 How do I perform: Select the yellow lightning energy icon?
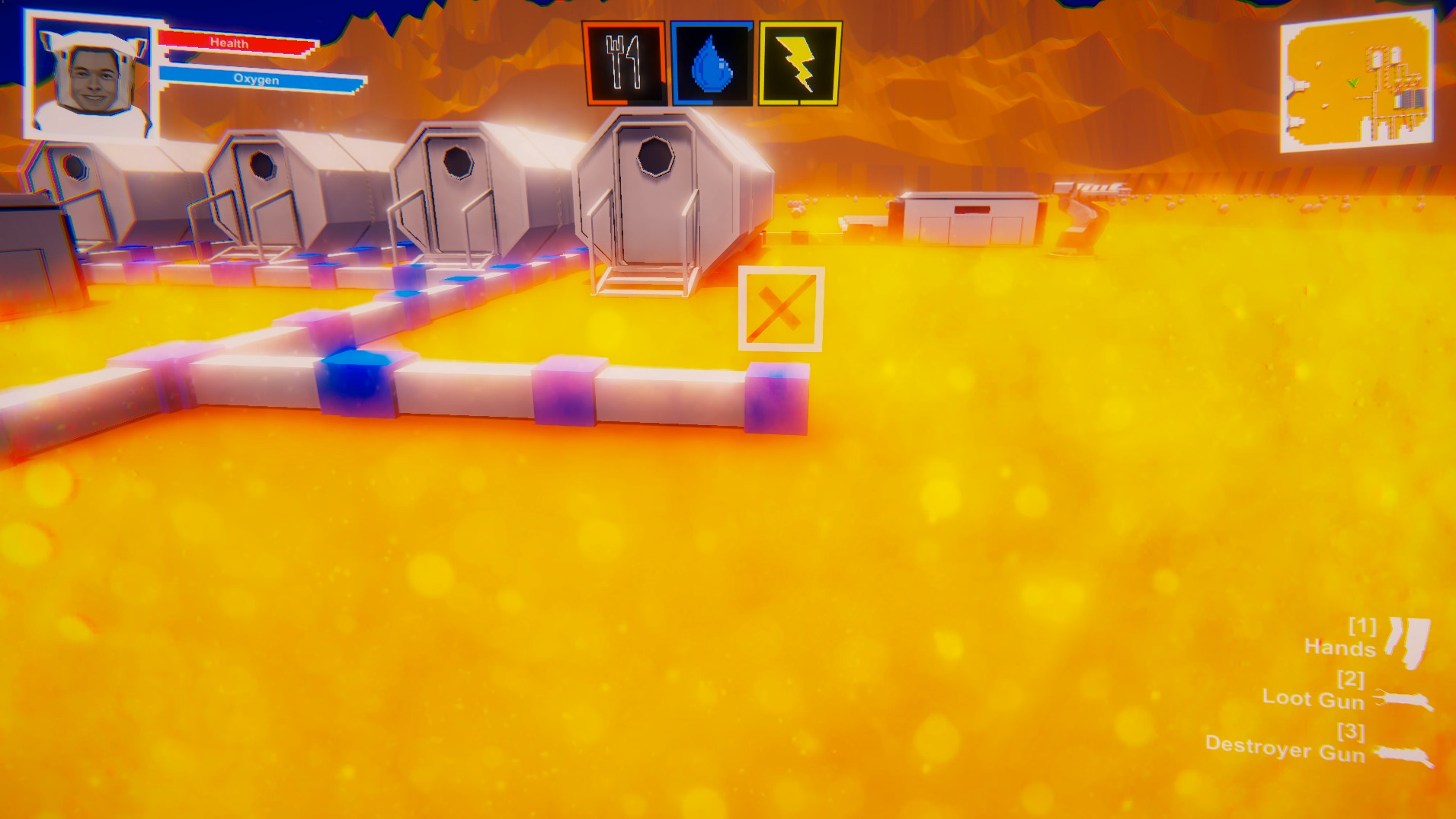[x=797, y=61]
